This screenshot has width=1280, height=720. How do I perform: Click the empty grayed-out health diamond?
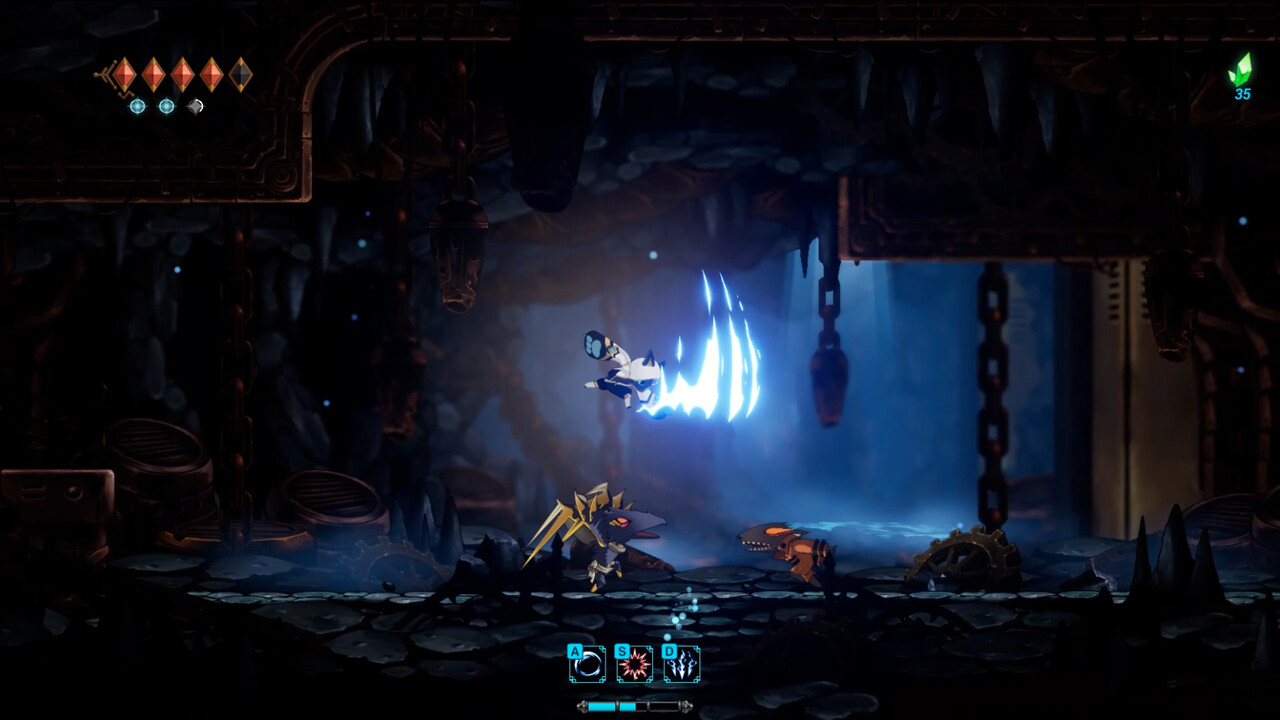pos(243,74)
